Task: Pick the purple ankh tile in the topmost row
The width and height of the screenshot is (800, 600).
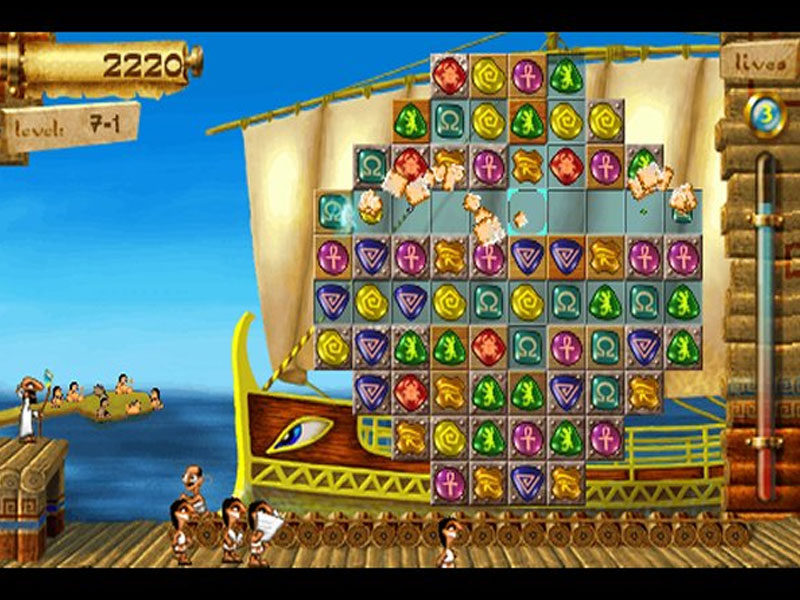Action: pyautogui.click(x=527, y=75)
